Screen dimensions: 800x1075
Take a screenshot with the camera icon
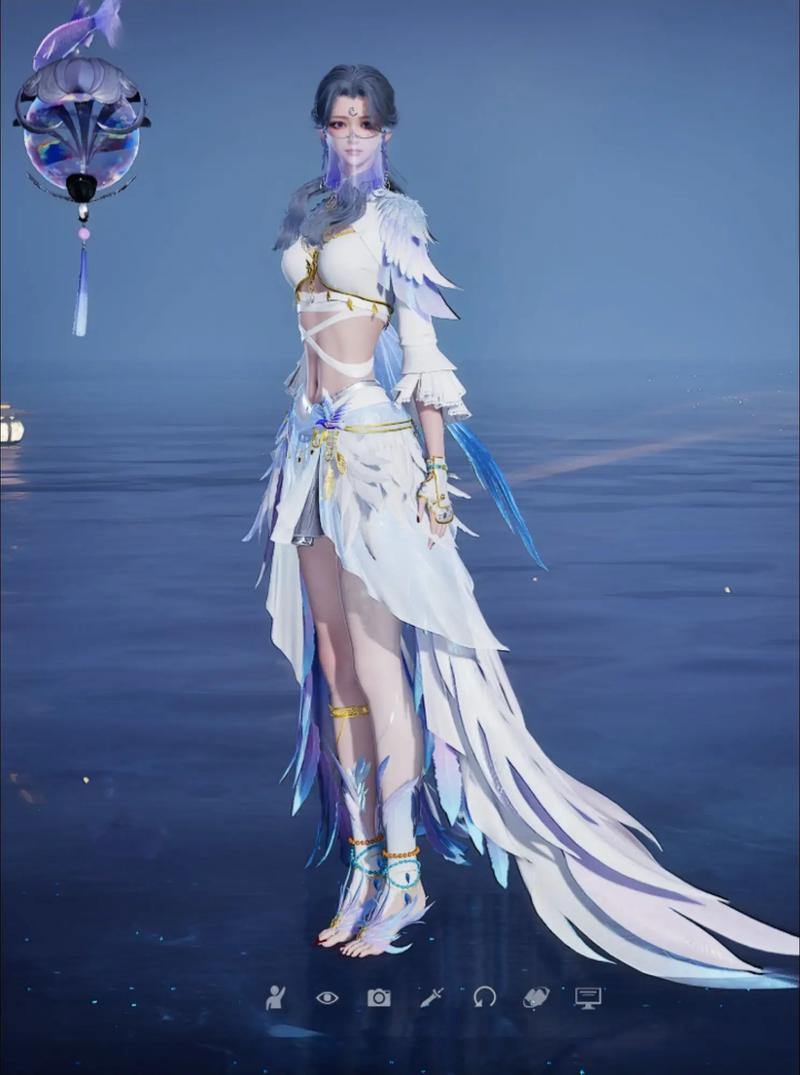(x=379, y=997)
